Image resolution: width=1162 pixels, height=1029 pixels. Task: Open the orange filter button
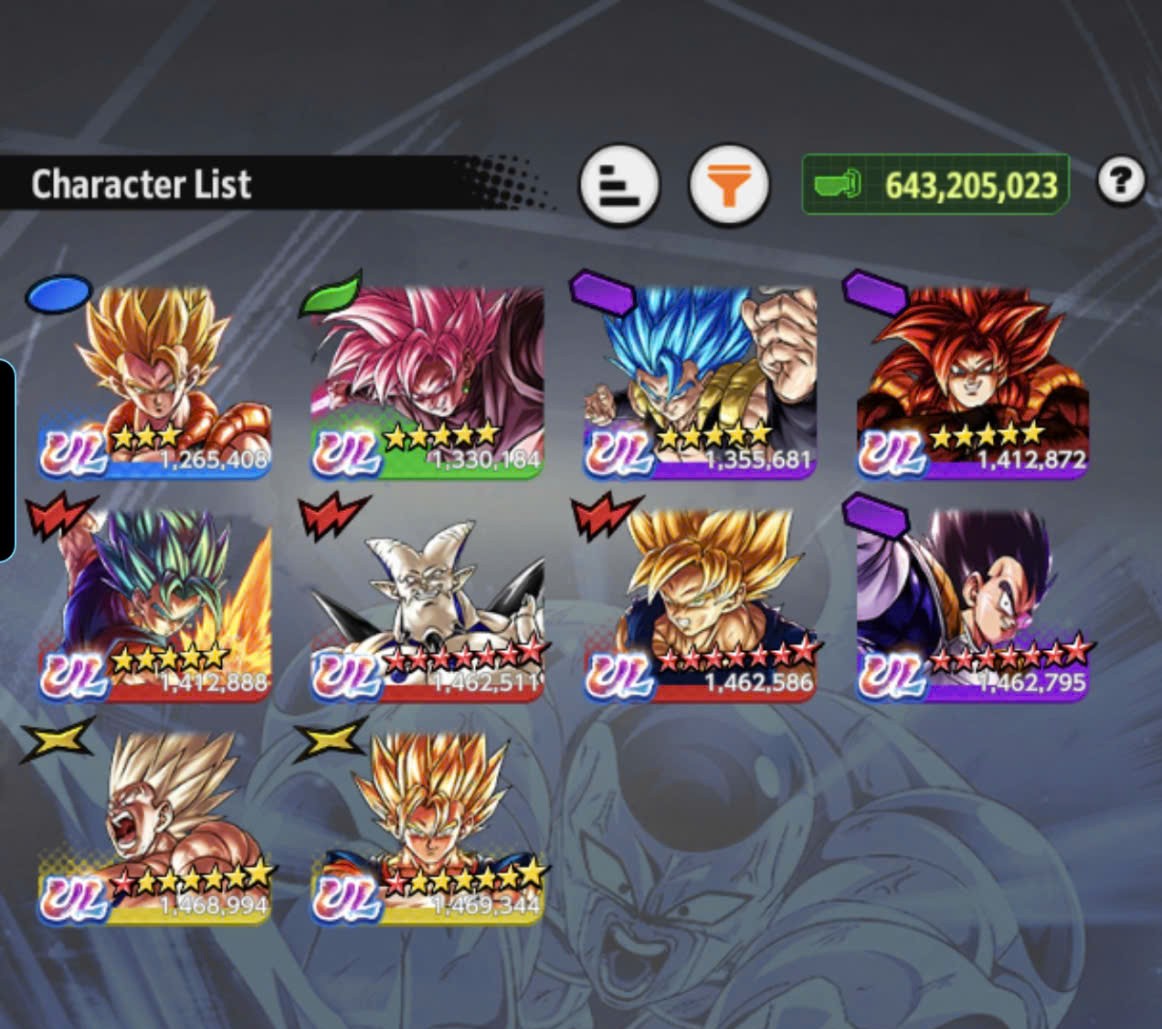(729, 185)
